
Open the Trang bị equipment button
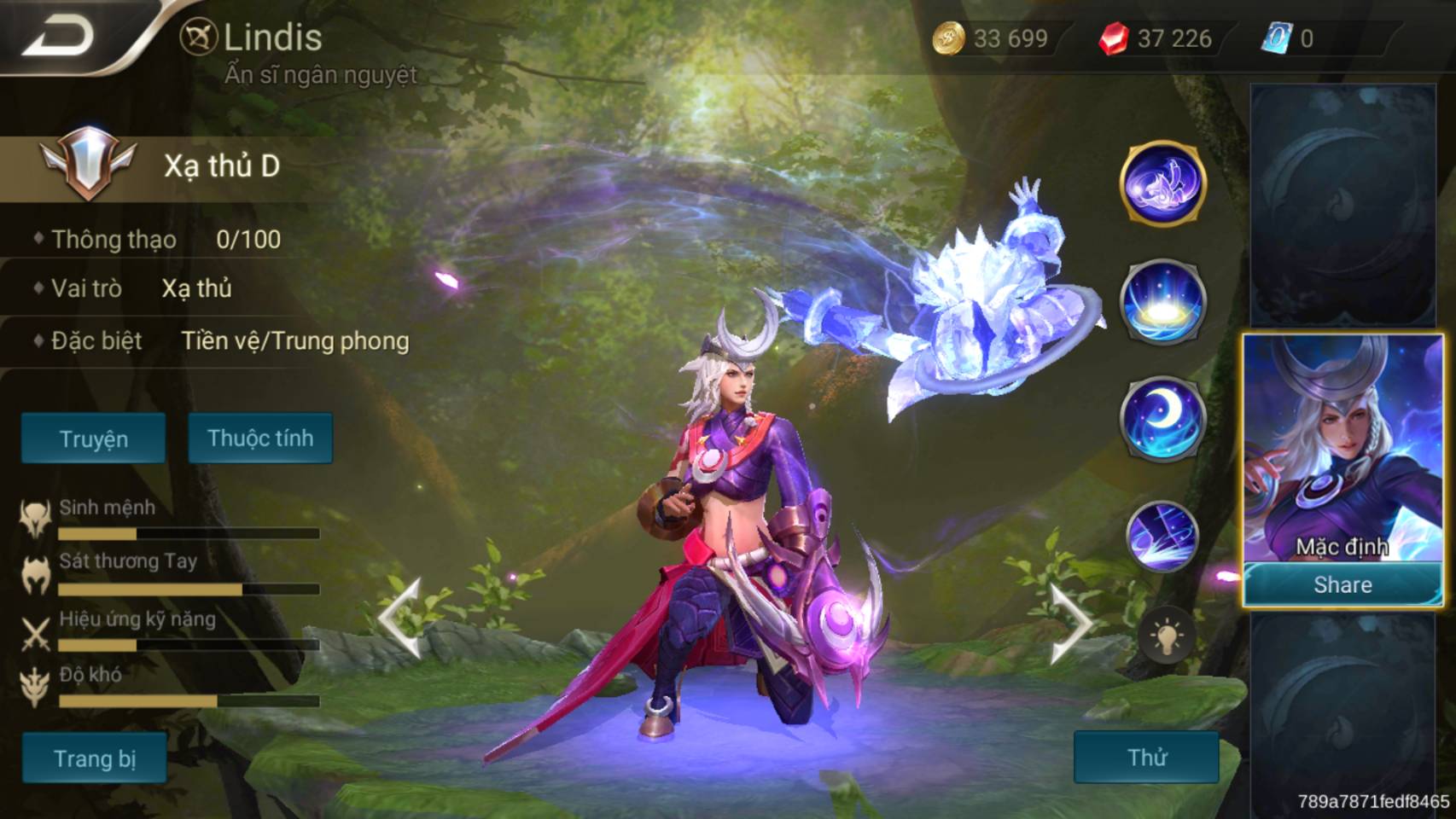[x=94, y=758]
